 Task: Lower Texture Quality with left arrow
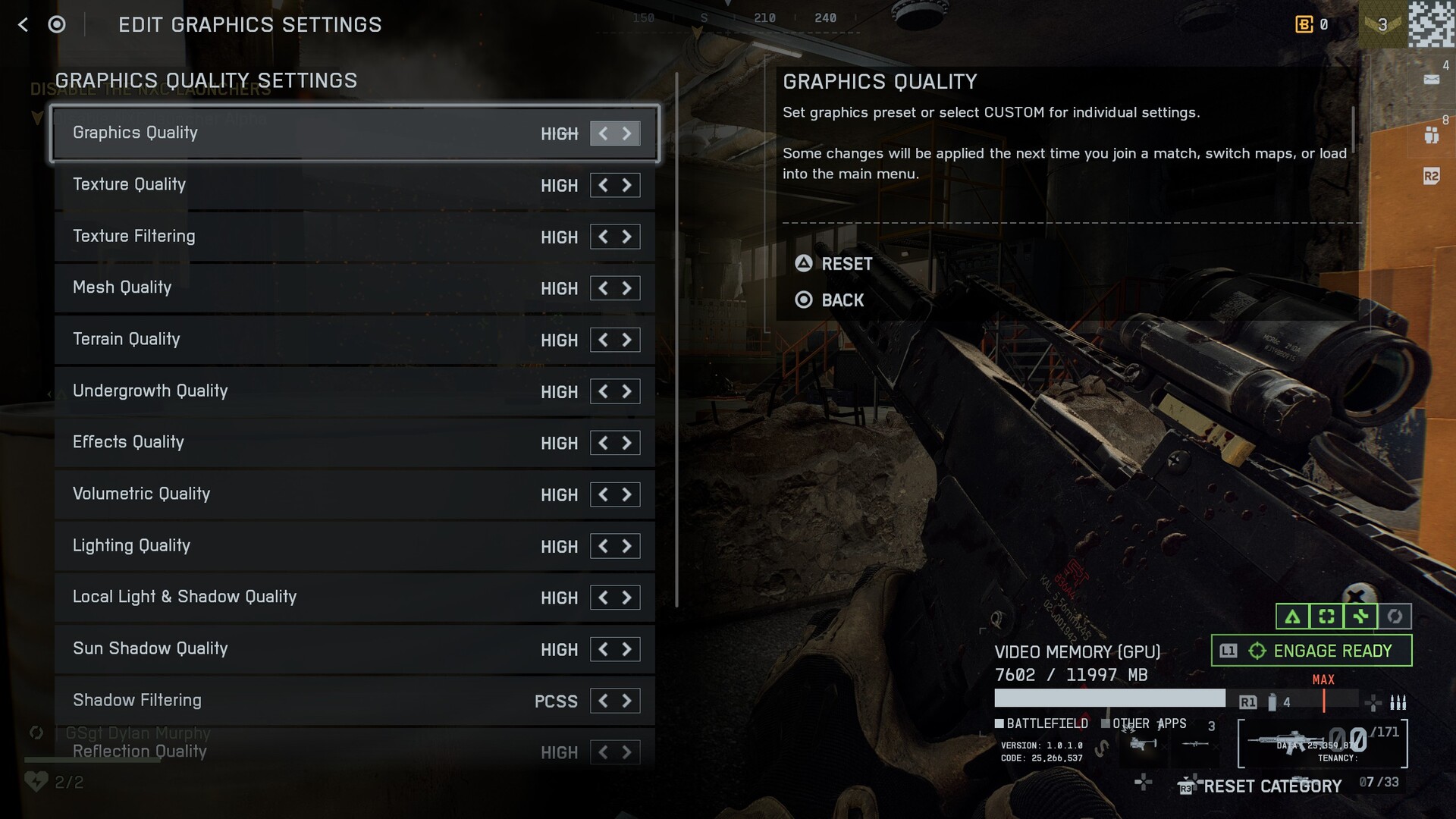(x=603, y=185)
